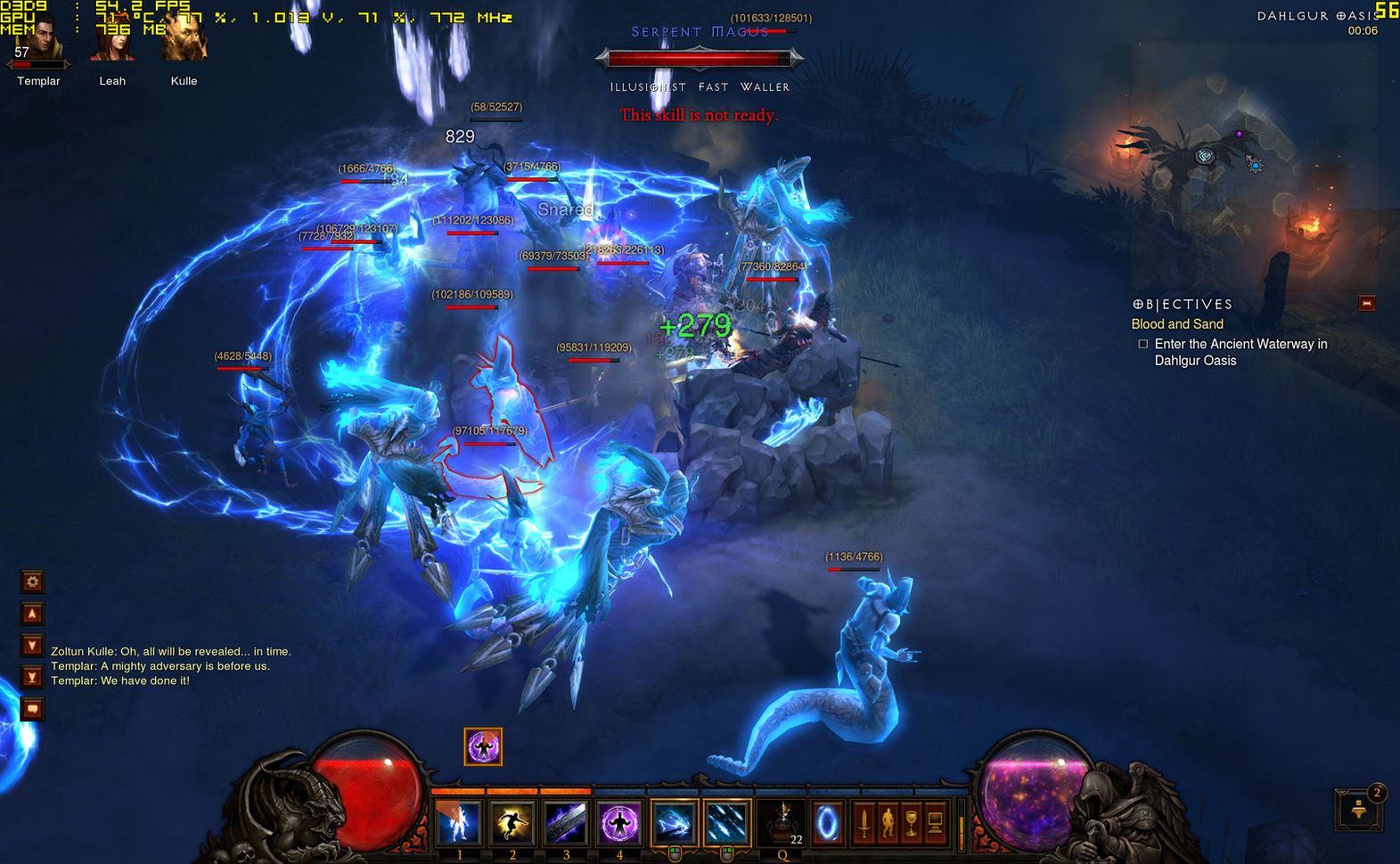Toggle the chat window with the speech bubble
The image size is (1400, 864).
tap(32, 708)
